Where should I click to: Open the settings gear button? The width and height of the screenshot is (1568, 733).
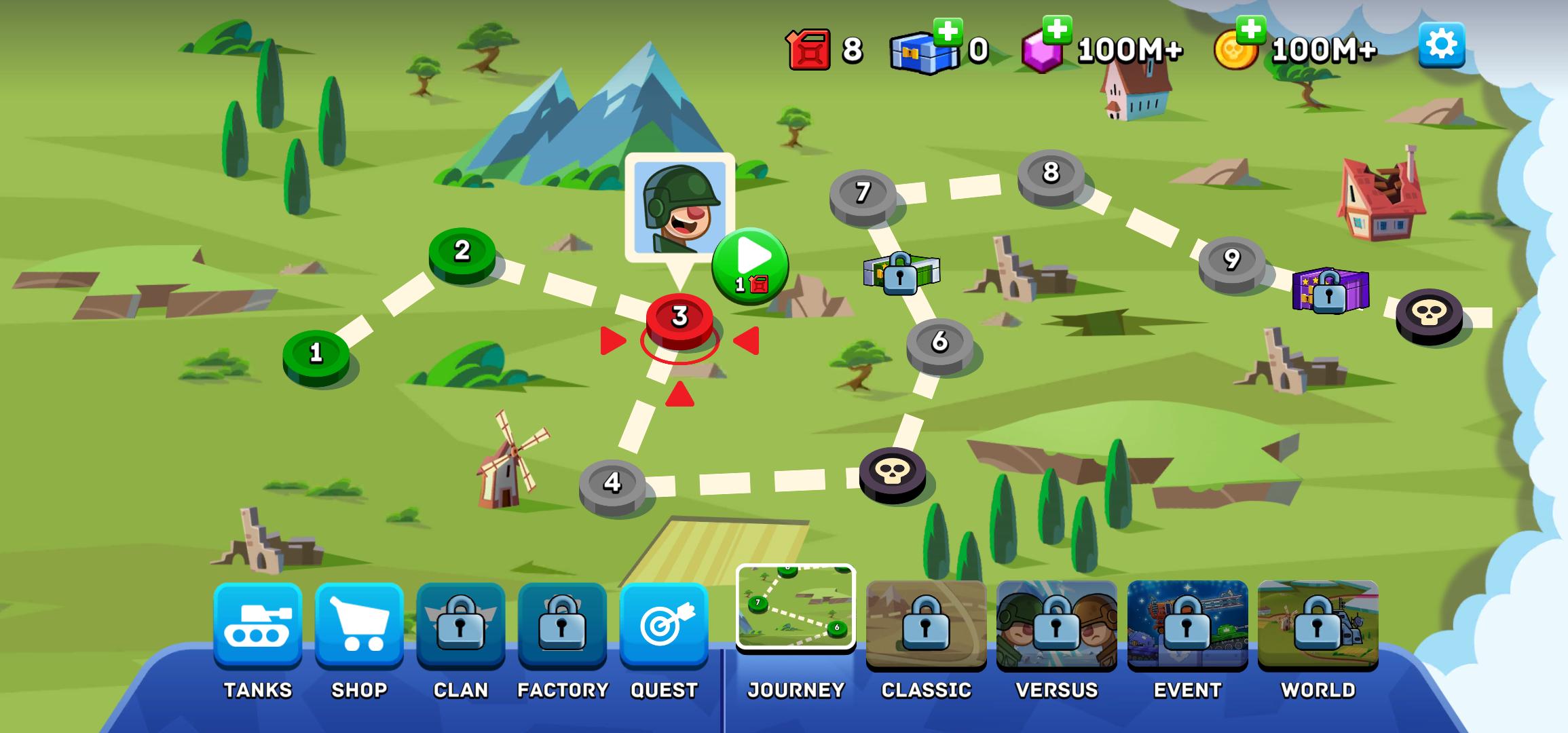[1441, 45]
